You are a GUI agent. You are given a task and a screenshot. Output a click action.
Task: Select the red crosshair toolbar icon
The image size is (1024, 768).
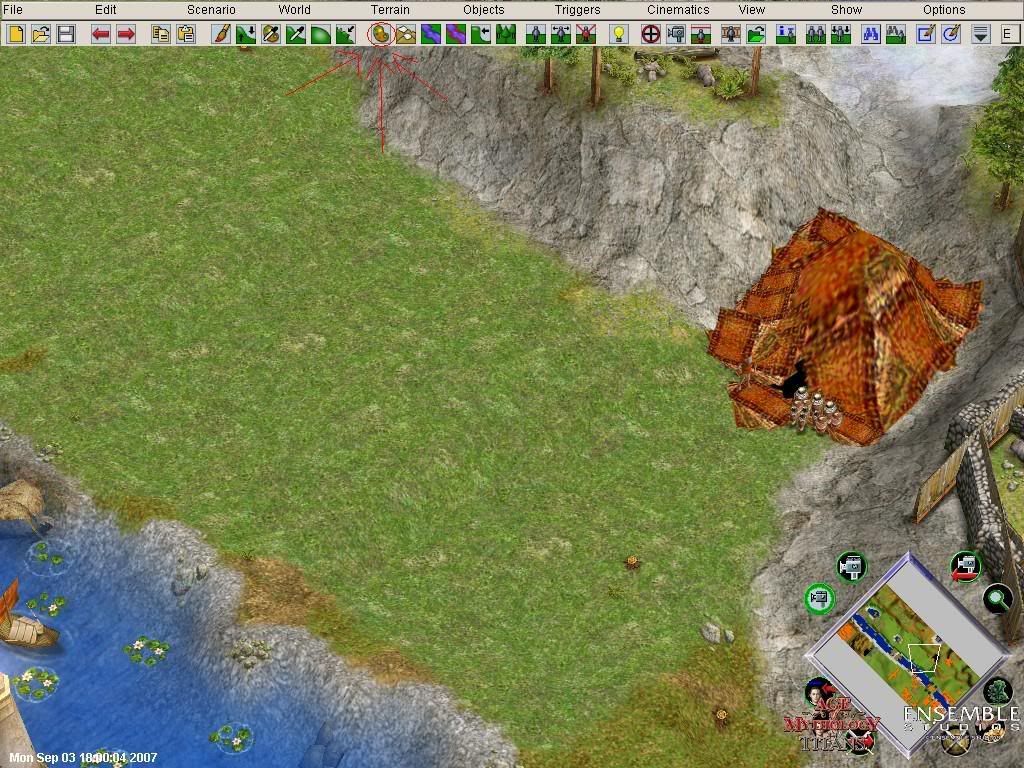click(651, 34)
